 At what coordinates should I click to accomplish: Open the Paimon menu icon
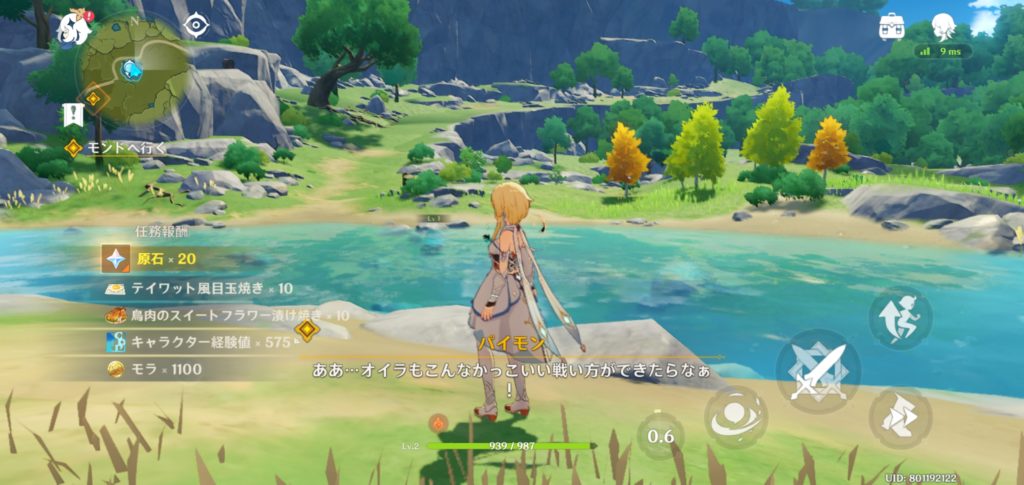click(74, 28)
